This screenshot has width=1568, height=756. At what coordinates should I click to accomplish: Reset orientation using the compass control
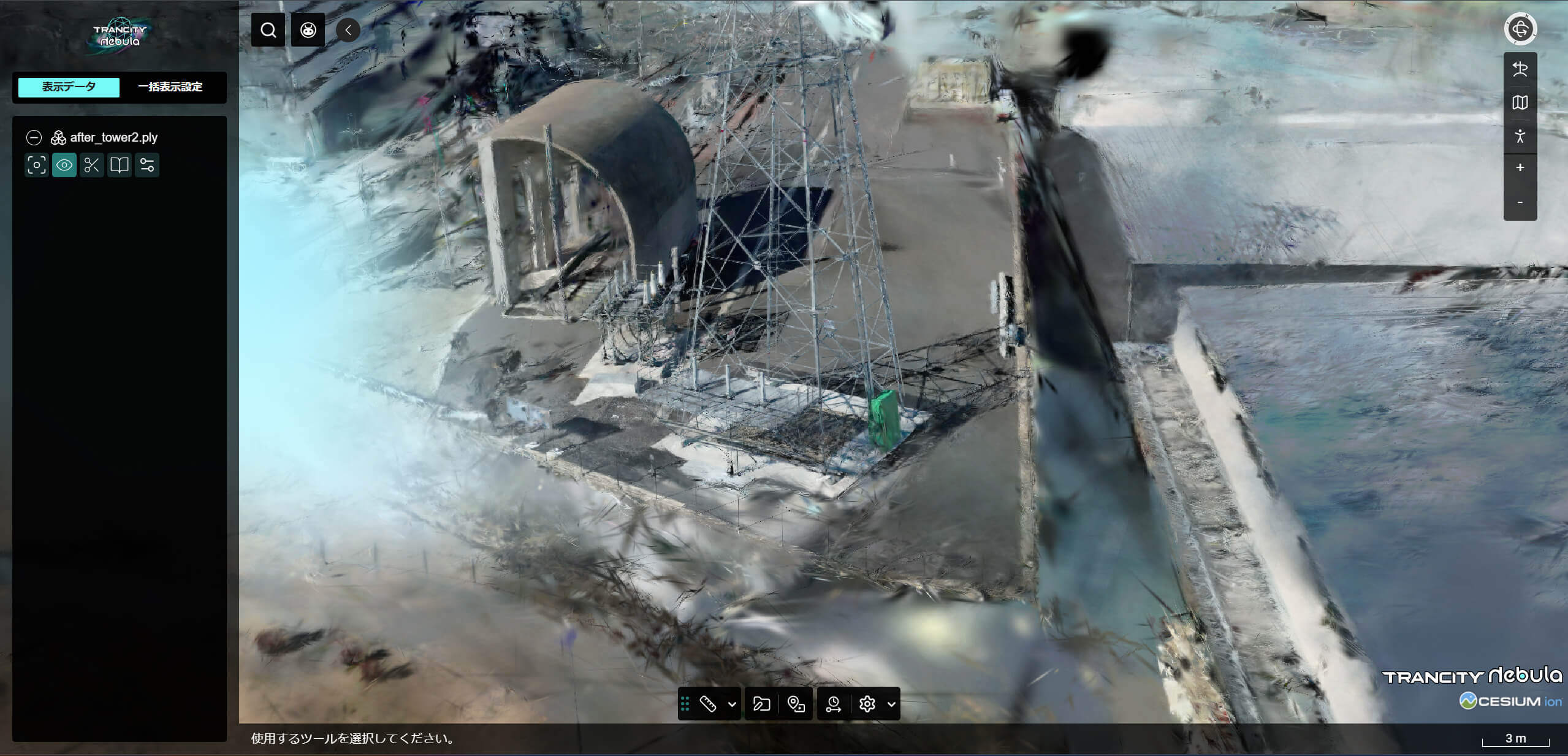tap(1520, 29)
